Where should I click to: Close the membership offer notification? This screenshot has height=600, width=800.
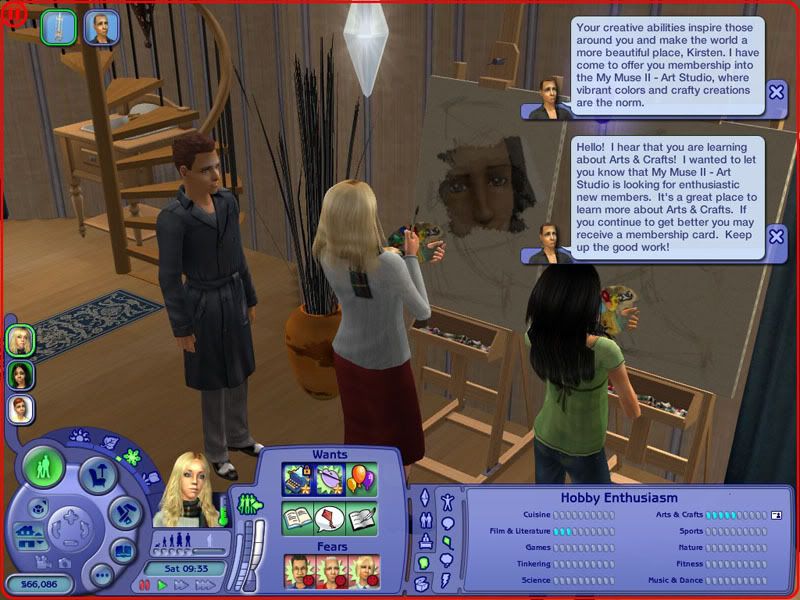tap(776, 93)
